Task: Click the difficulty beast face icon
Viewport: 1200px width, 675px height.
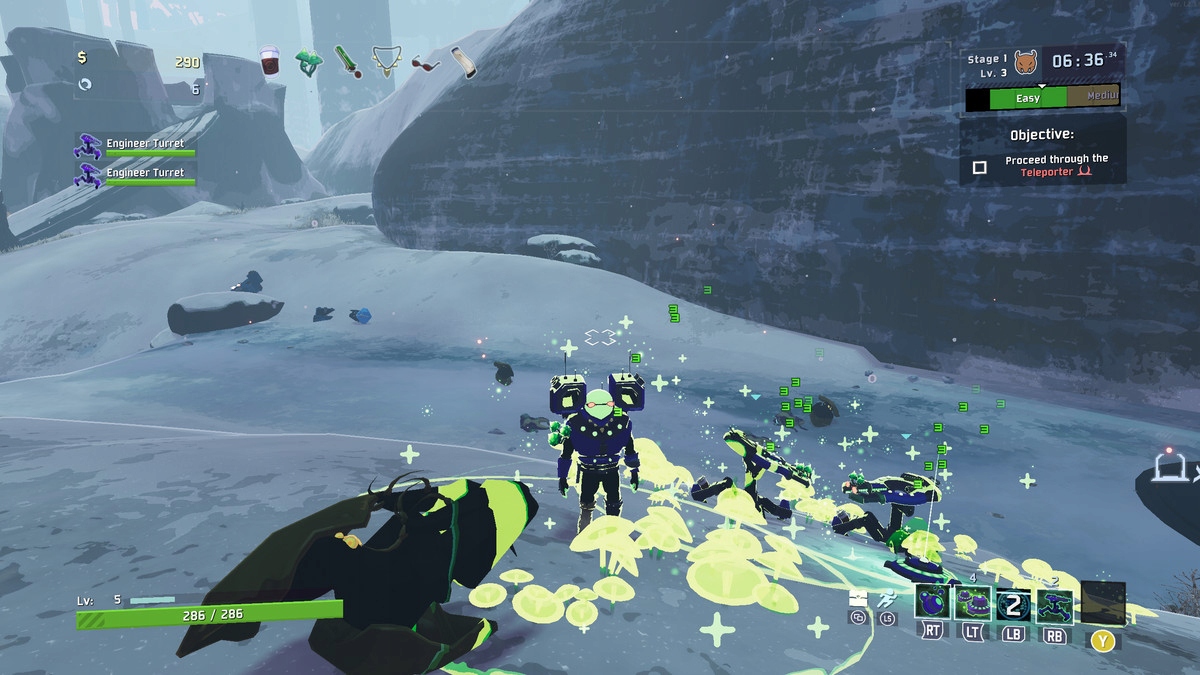Action: tap(1026, 62)
